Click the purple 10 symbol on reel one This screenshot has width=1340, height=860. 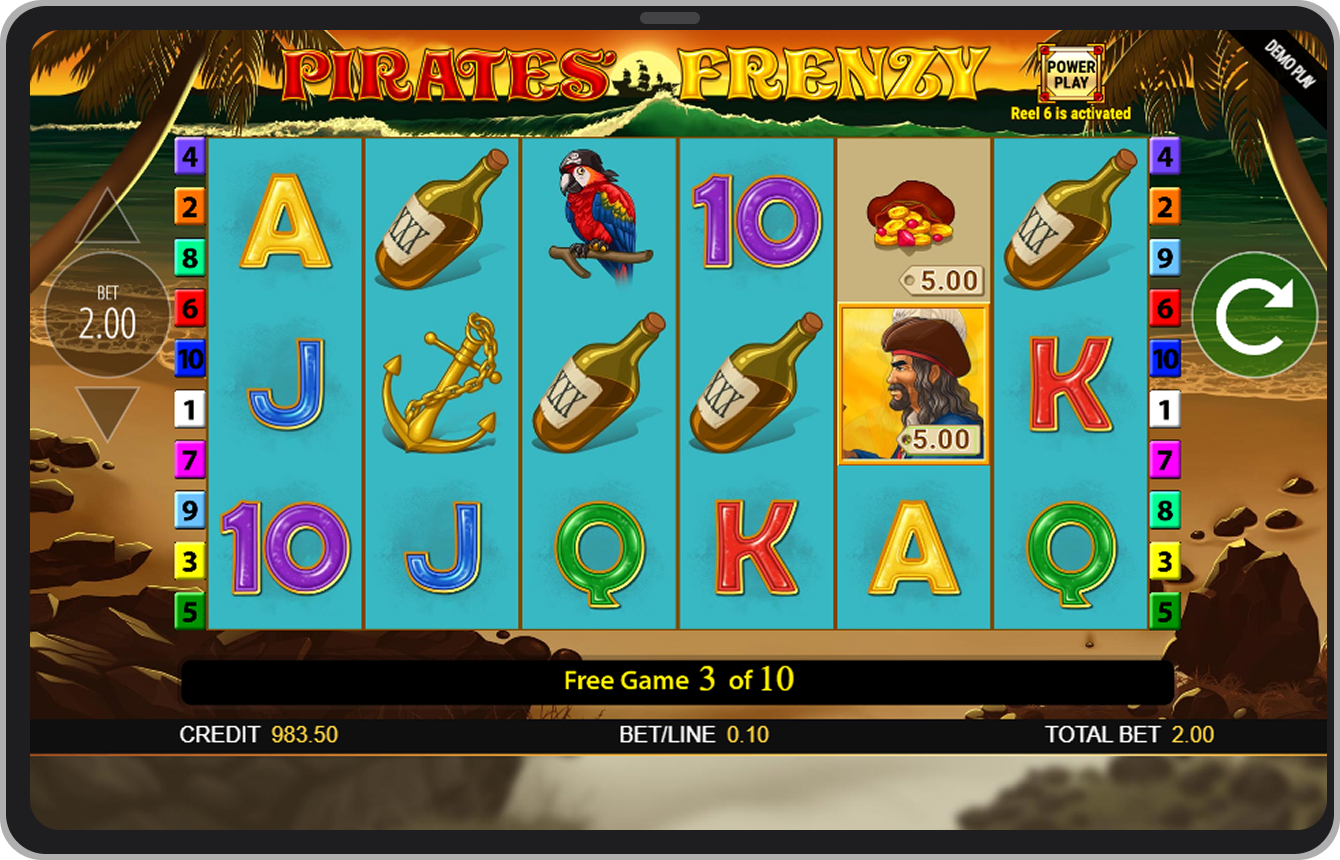(285, 550)
